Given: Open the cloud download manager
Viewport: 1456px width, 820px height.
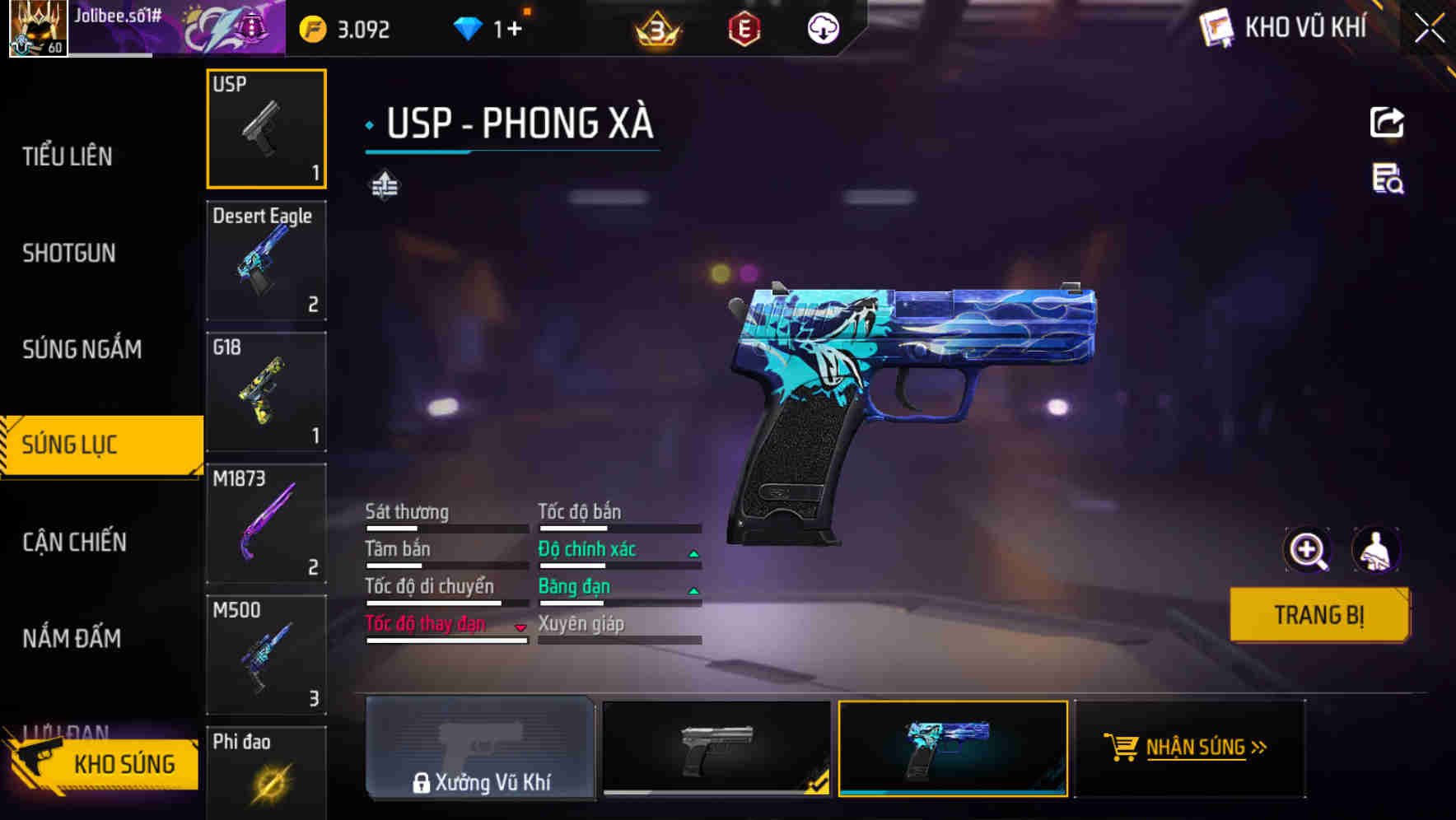Looking at the screenshot, I should pyautogui.click(x=823, y=27).
